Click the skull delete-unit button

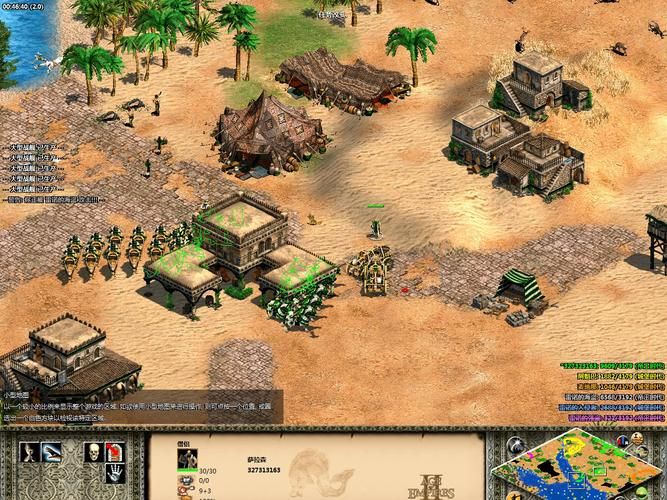point(93,452)
